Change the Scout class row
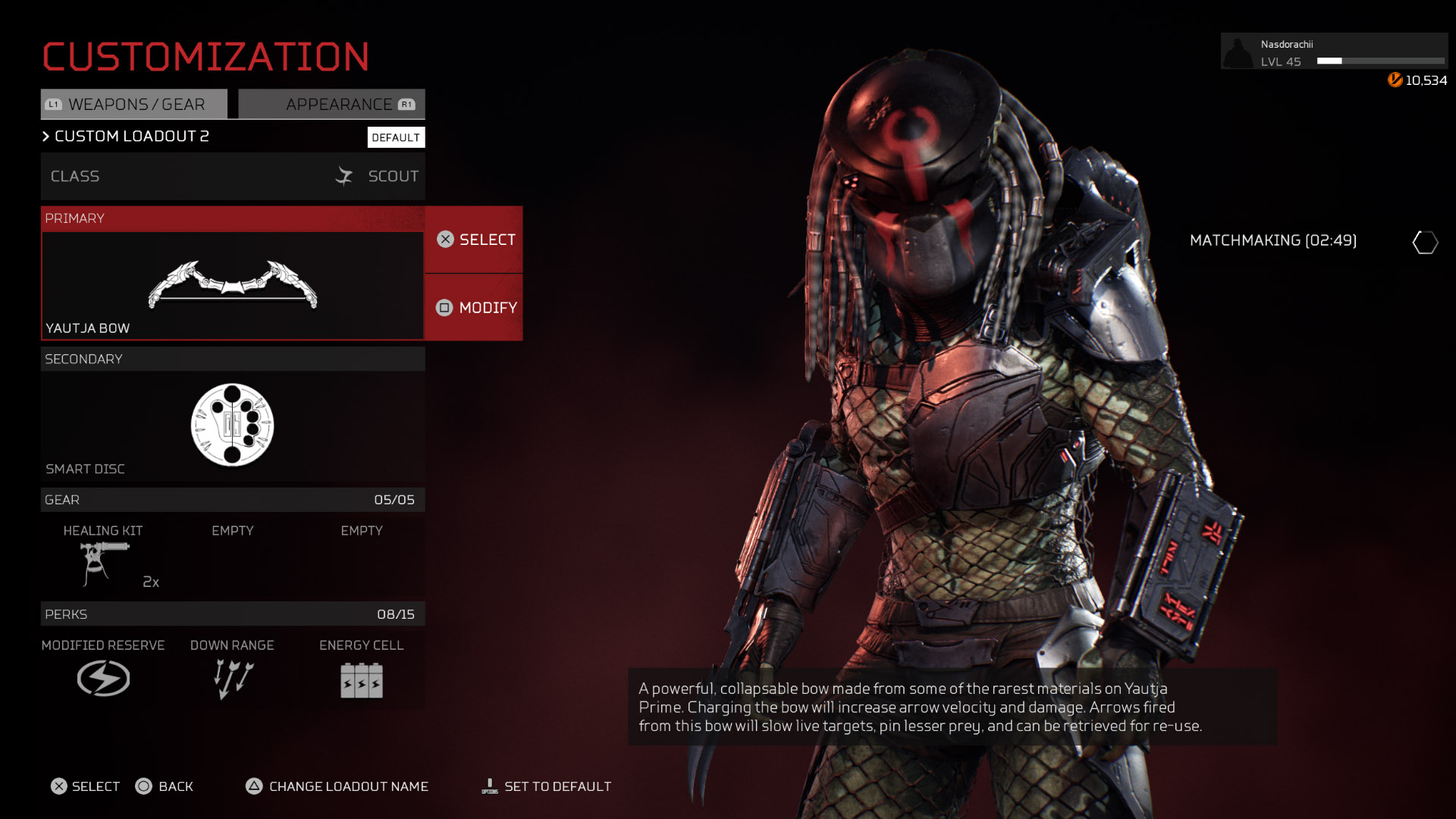The height and width of the screenshot is (819, 1456). click(x=232, y=177)
